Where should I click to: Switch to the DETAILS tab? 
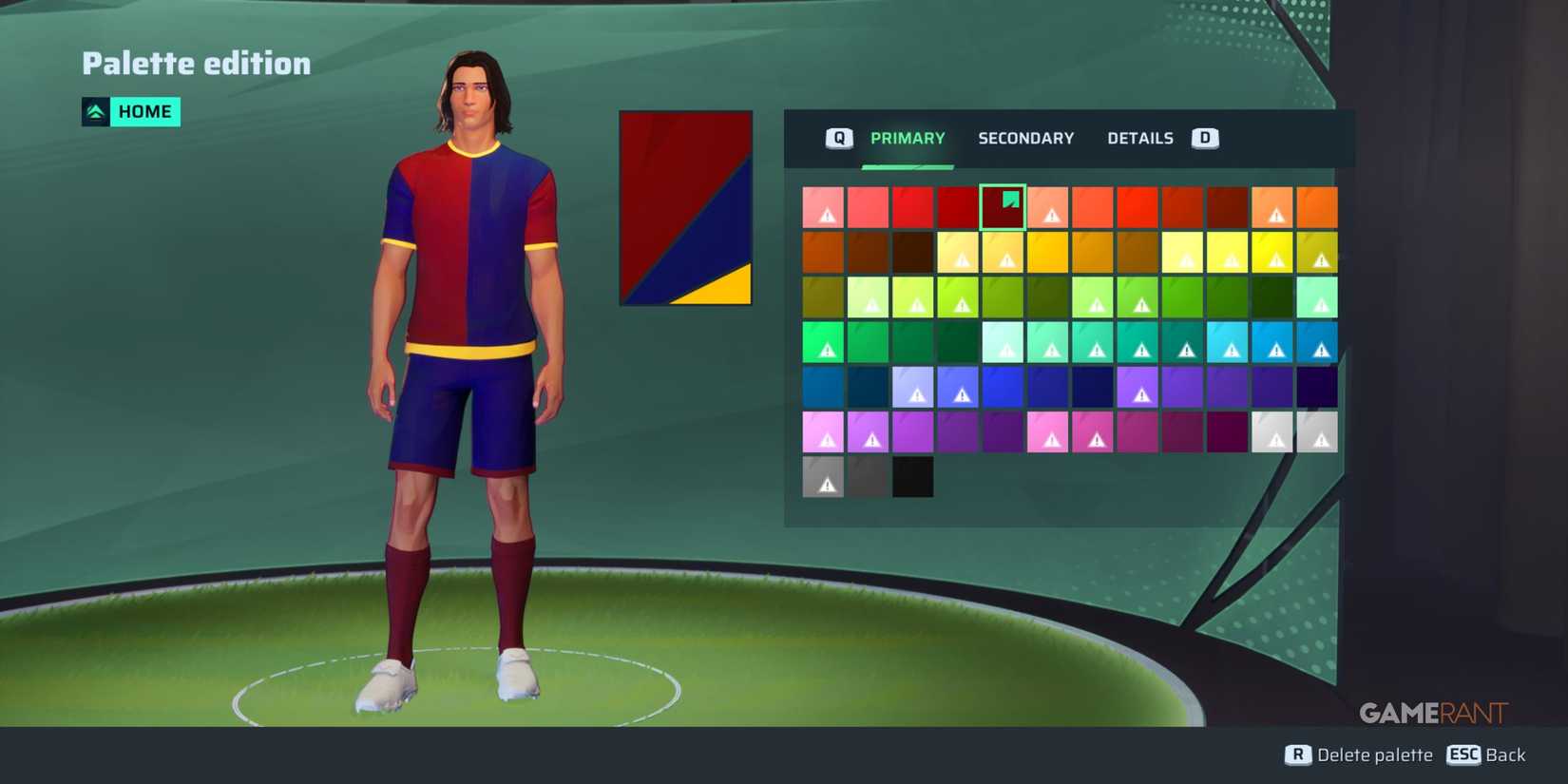[x=1139, y=138]
